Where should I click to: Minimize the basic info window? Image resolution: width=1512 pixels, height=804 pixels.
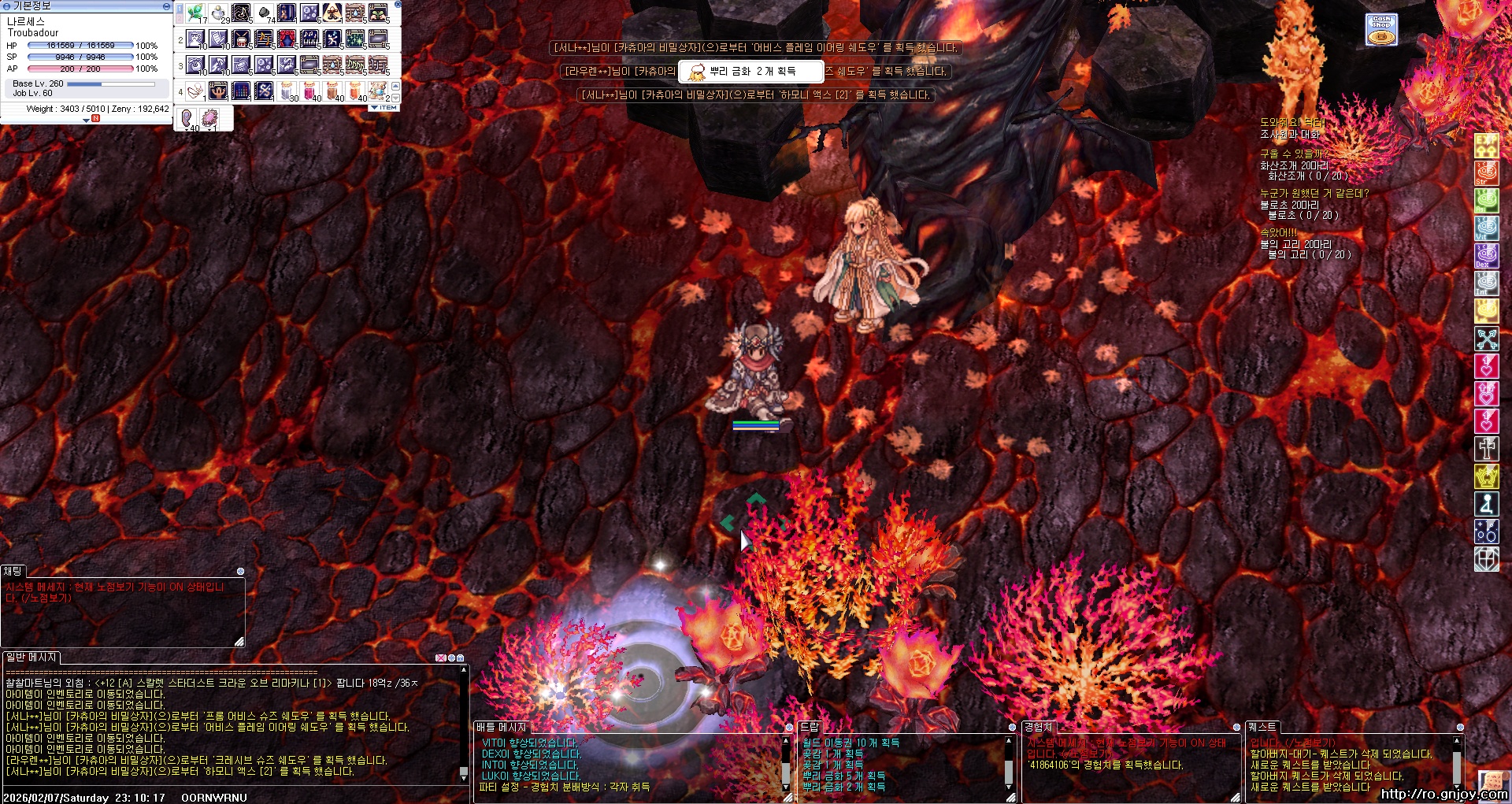[x=166, y=6]
